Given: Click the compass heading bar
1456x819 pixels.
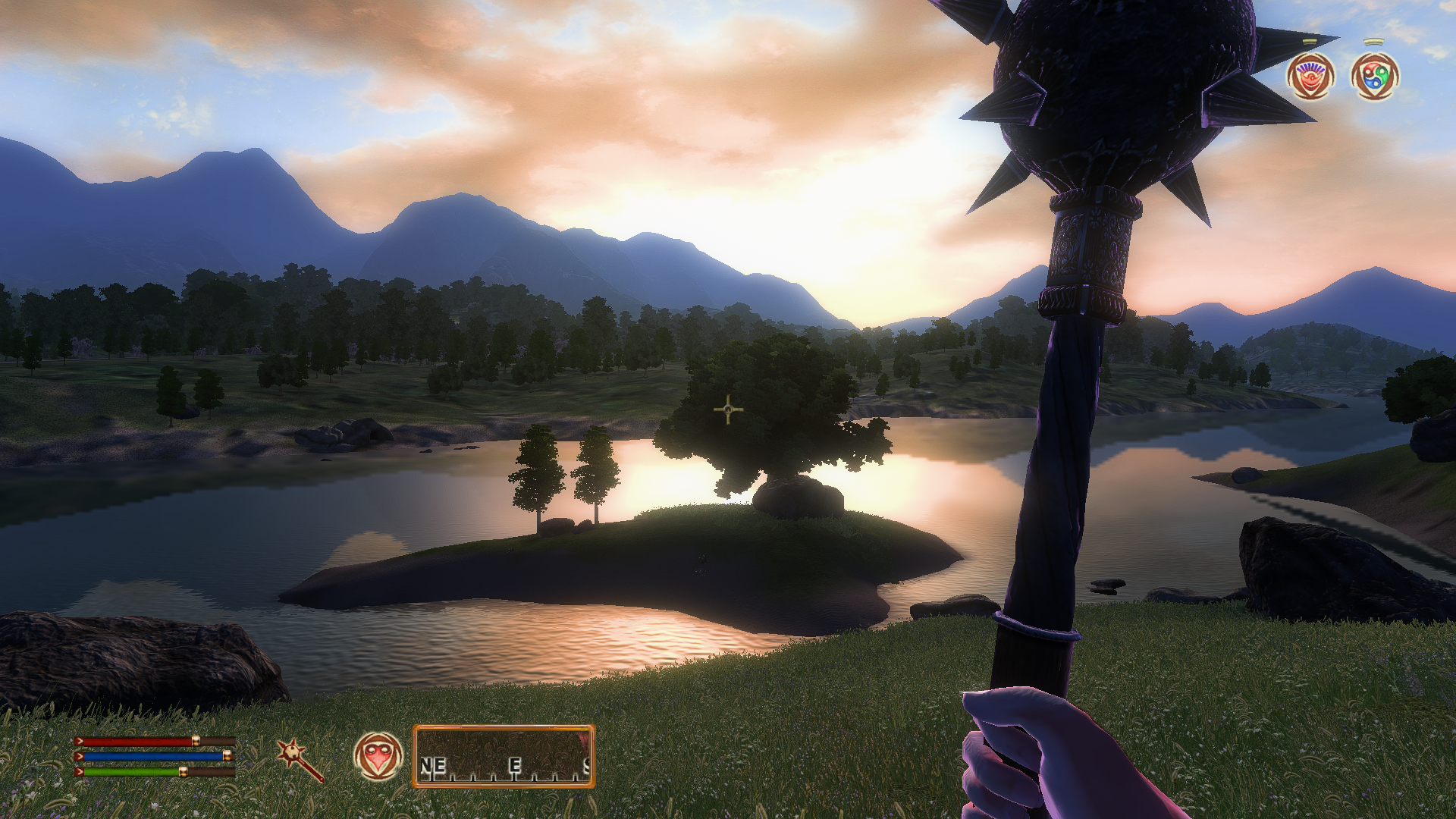Looking at the screenshot, I should click(x=504, y=757).
